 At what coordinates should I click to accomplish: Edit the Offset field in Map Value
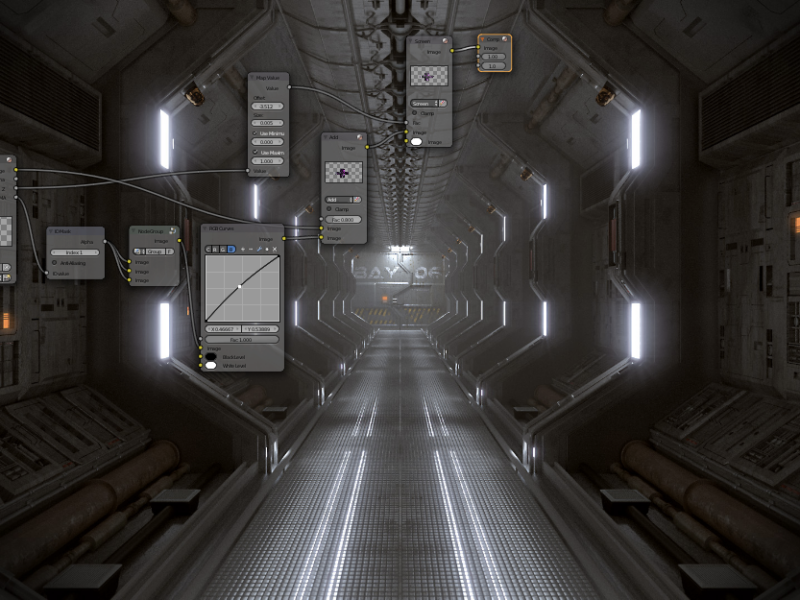267,105
